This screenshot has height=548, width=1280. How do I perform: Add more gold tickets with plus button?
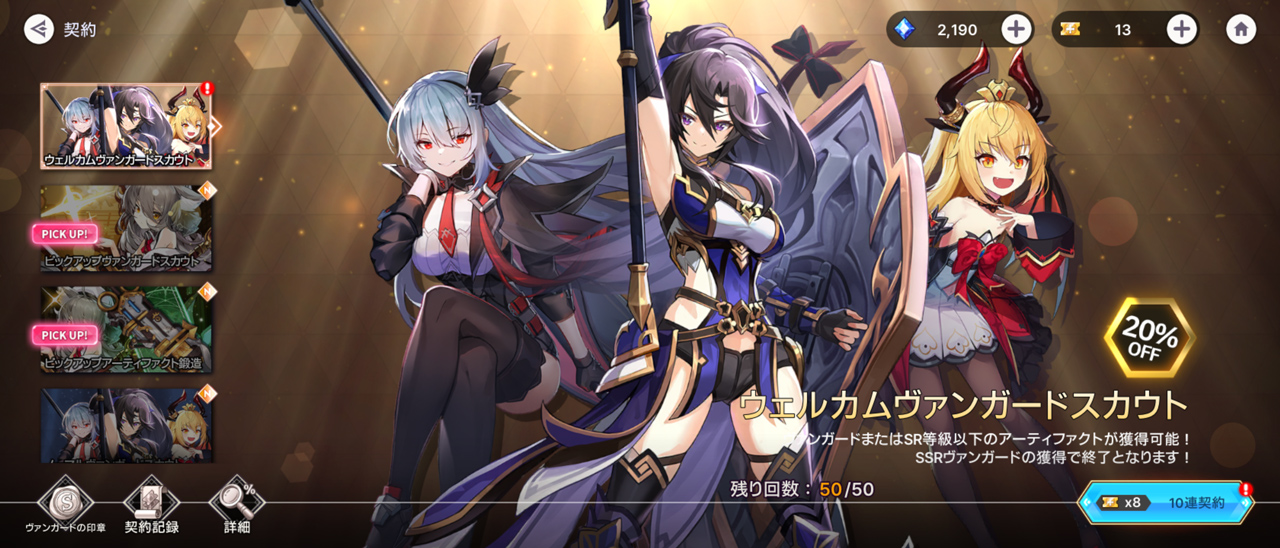coord(1182,29)
